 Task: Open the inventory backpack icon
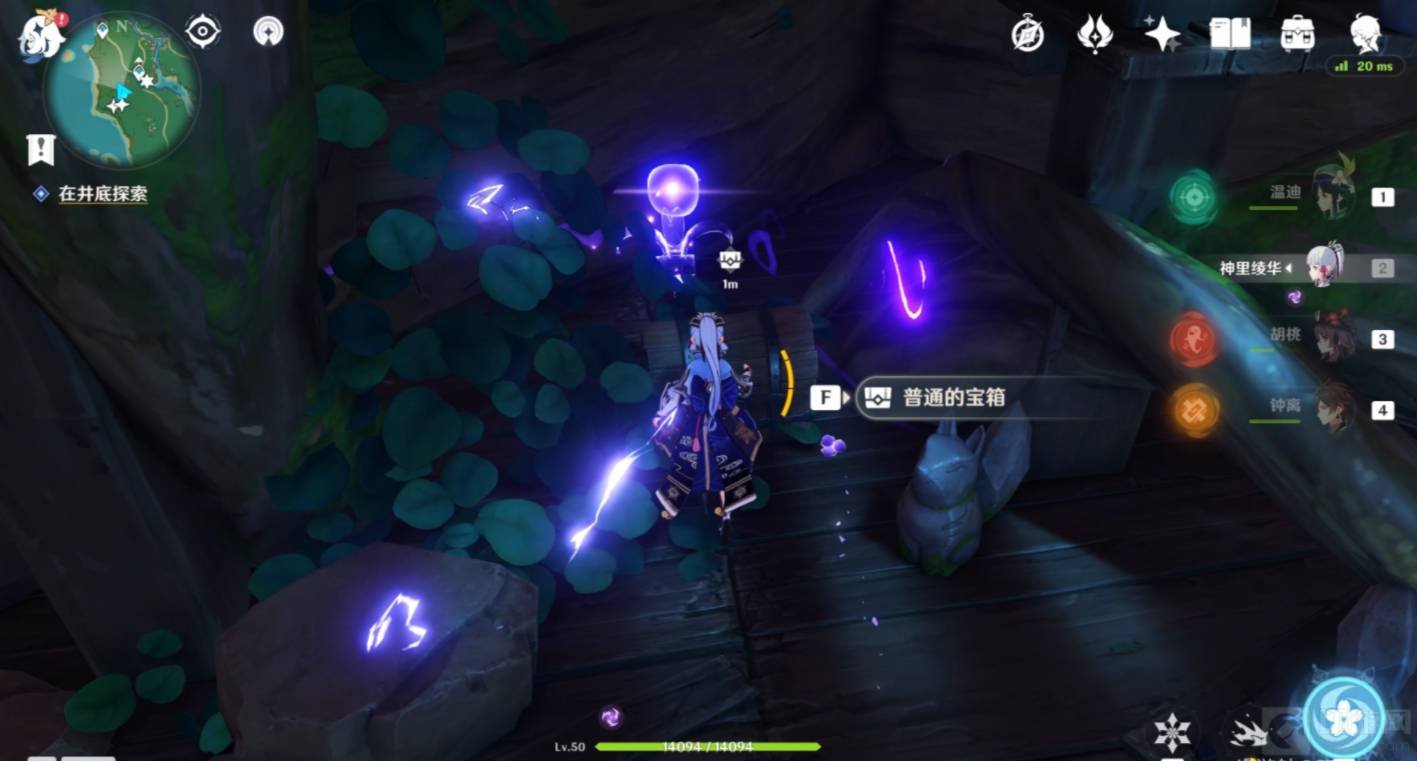coord(1297,35)
